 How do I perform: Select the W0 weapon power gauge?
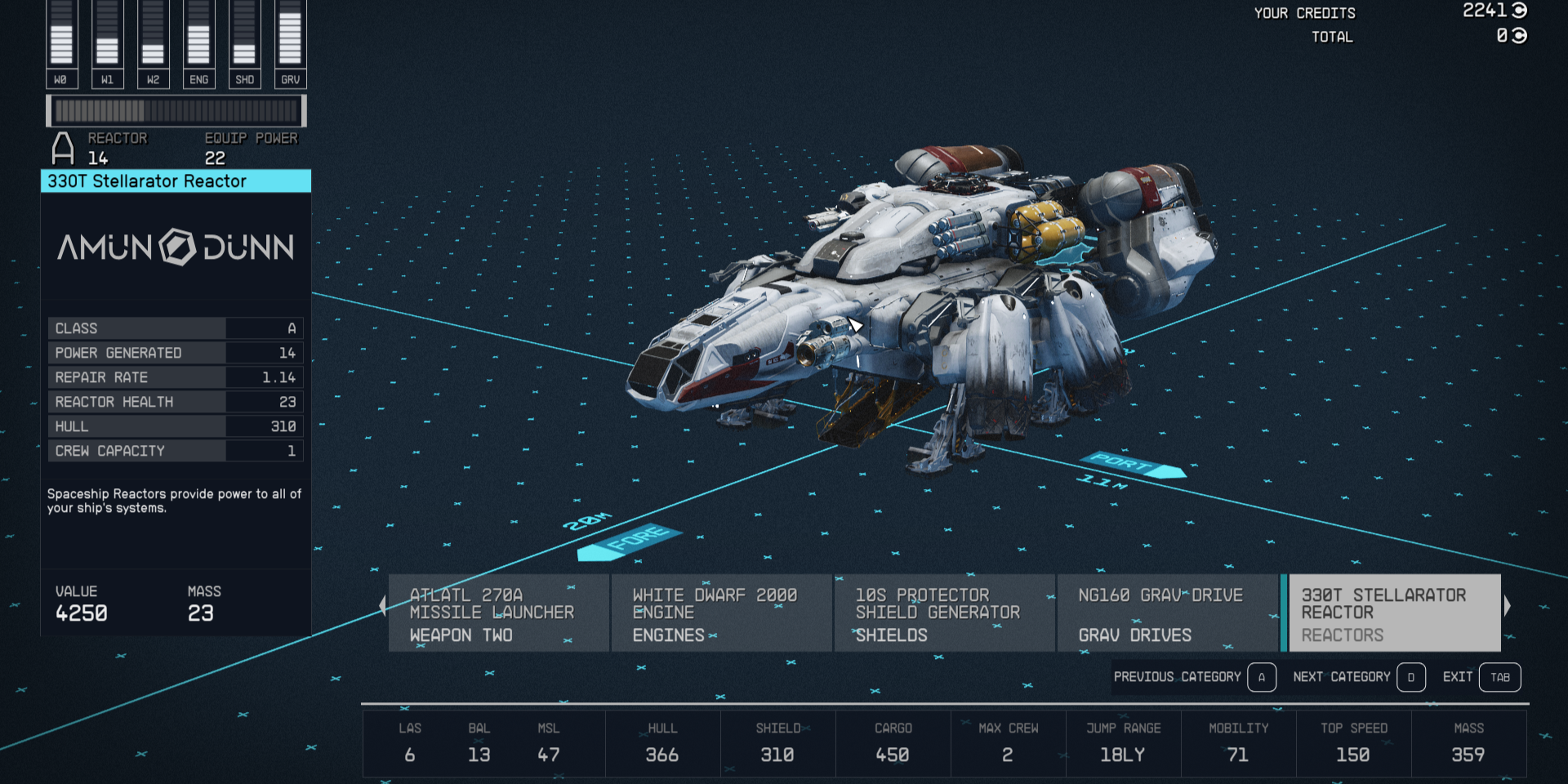[x=61, y=41]
